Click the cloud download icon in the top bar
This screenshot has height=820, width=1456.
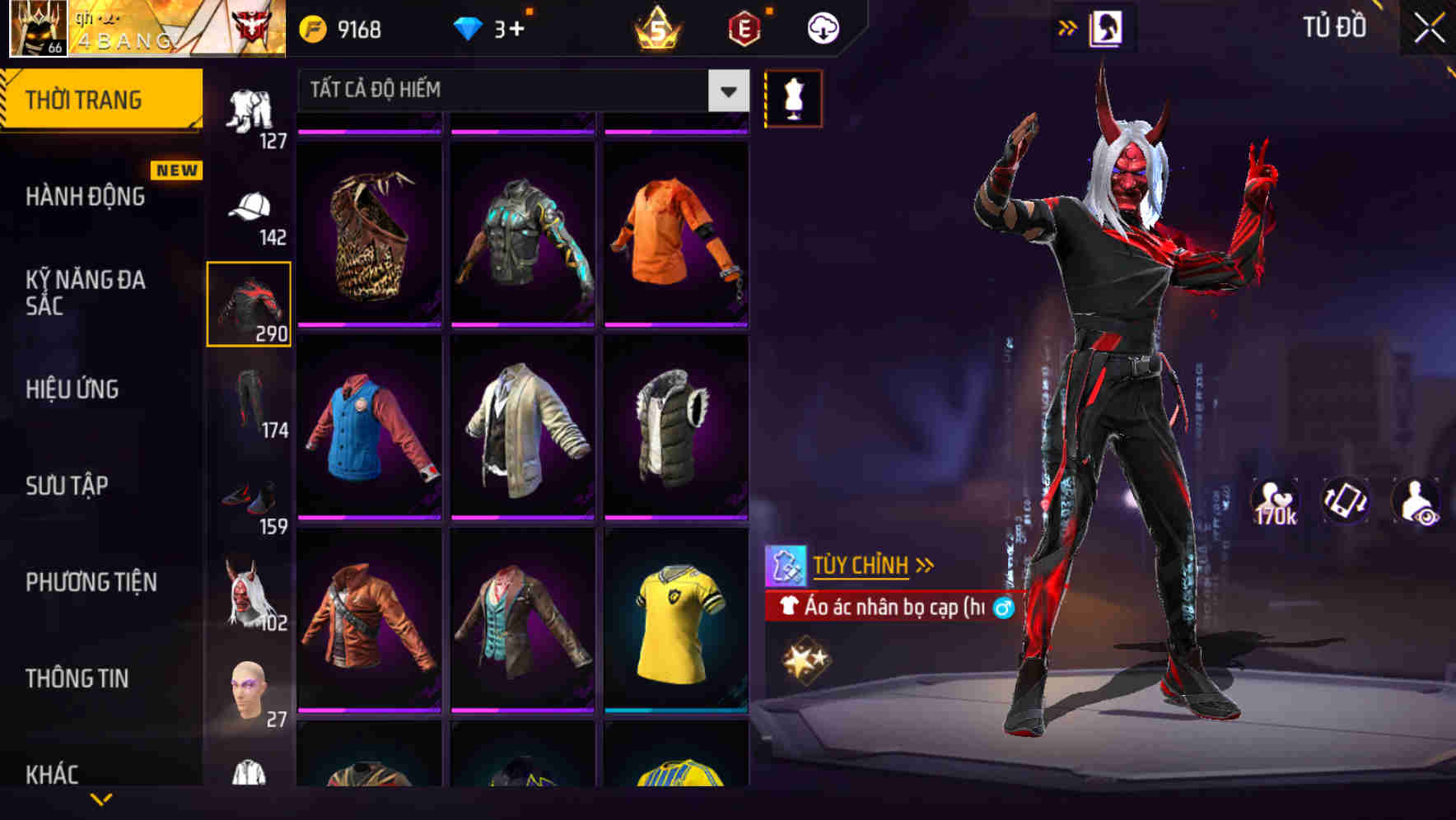click(x=821, y=26)
